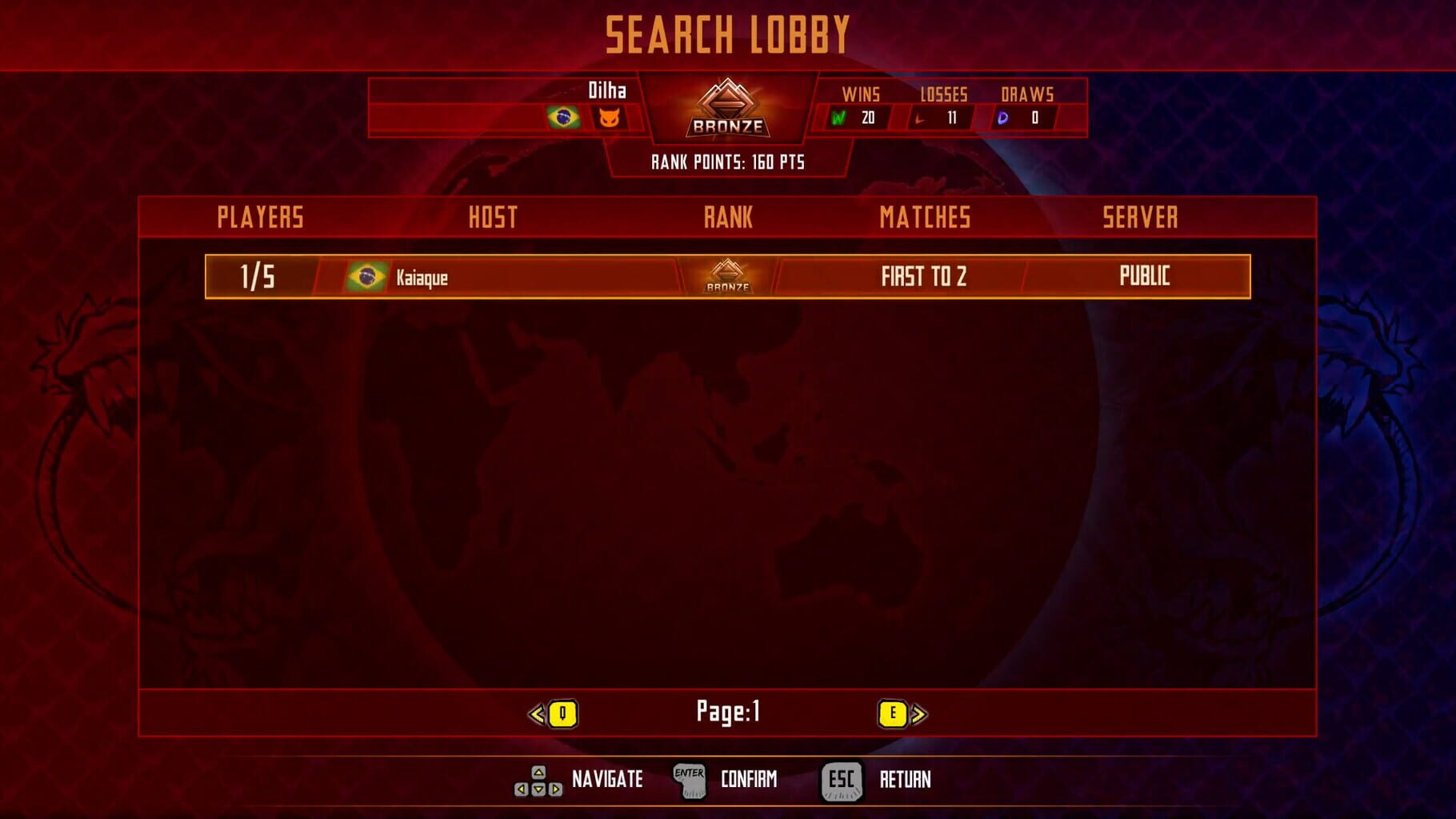Click the Rank column header
Image resolution: width=1456 pixels, height=819 pixels.
[726, 216]
